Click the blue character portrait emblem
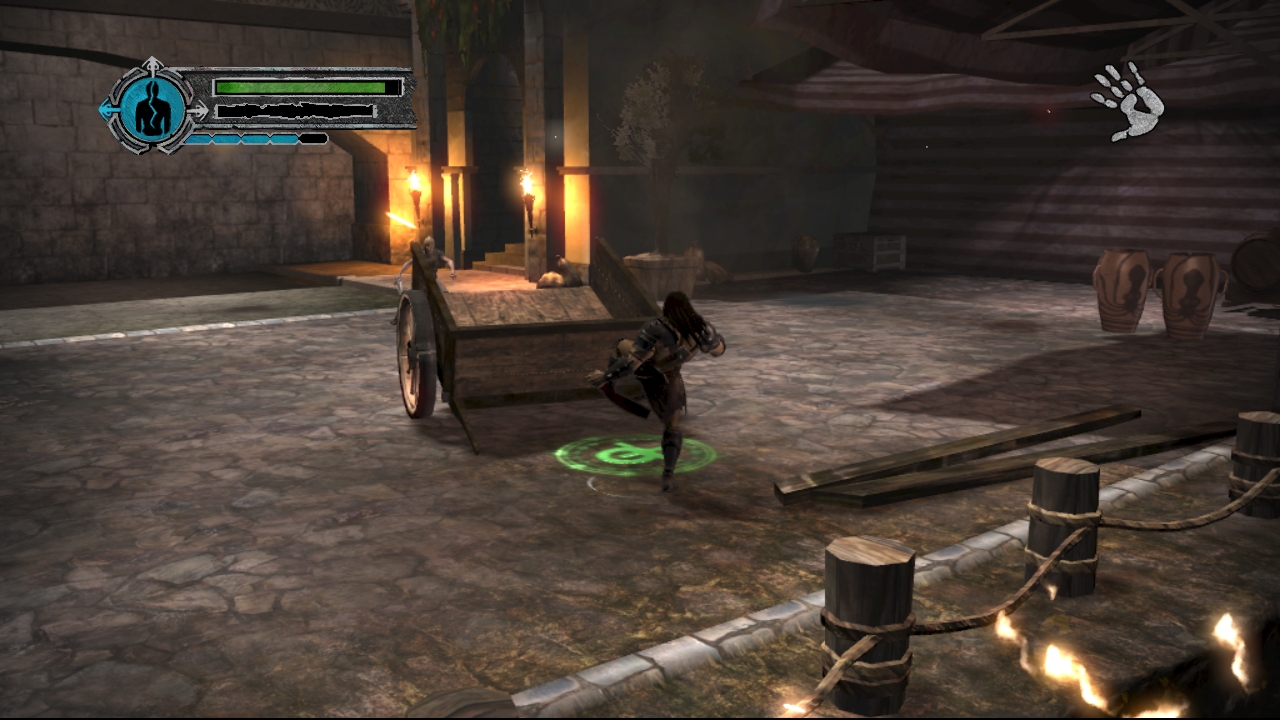The height and width of the screenshot is (720, 1280). 154,107
